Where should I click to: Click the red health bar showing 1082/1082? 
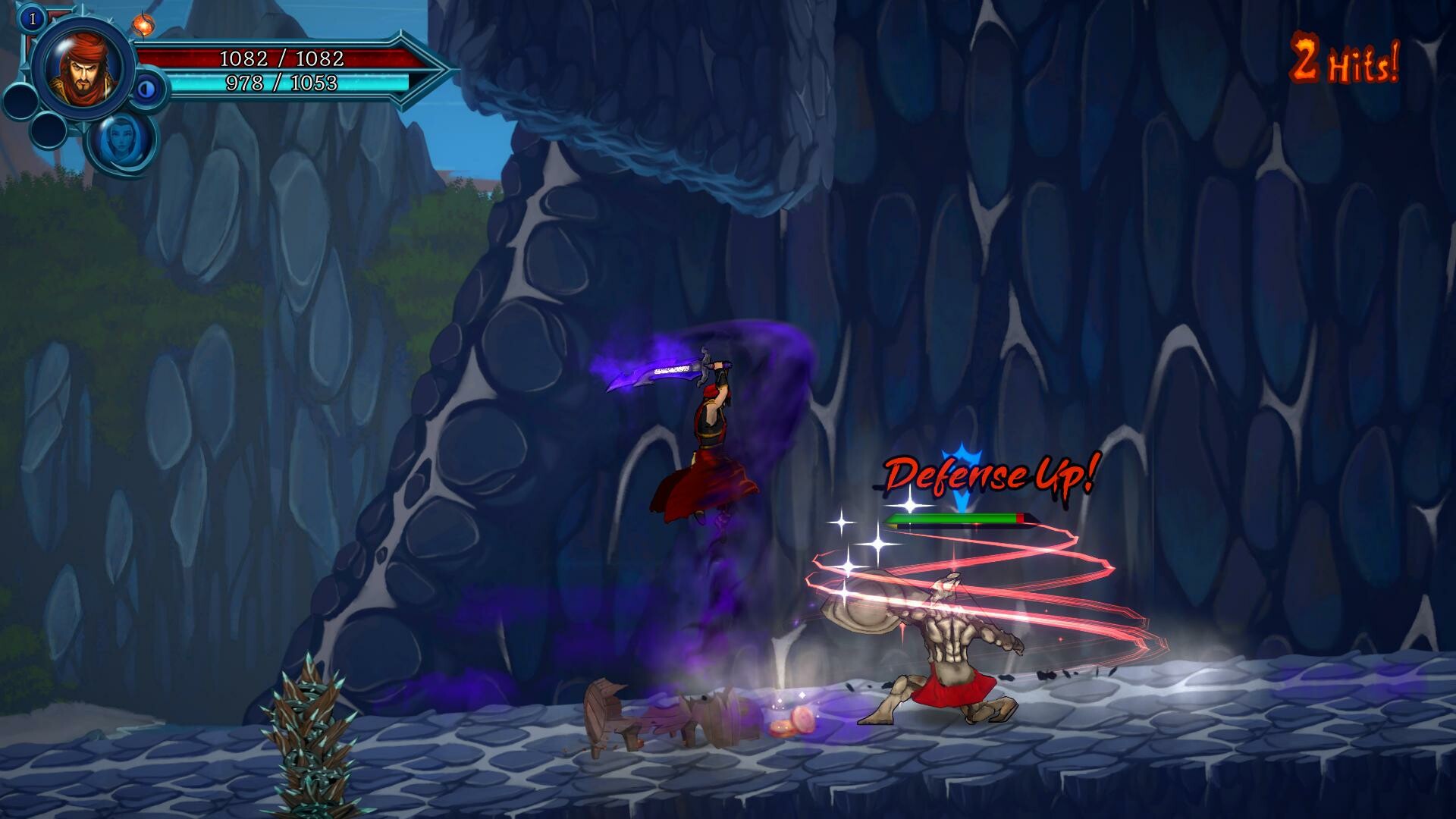[281, 56]
